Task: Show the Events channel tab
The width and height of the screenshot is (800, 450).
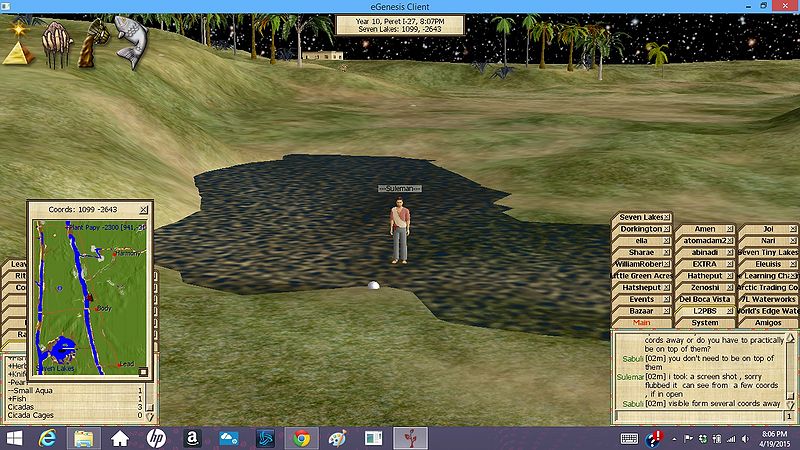Action: [x=641, y=299]
